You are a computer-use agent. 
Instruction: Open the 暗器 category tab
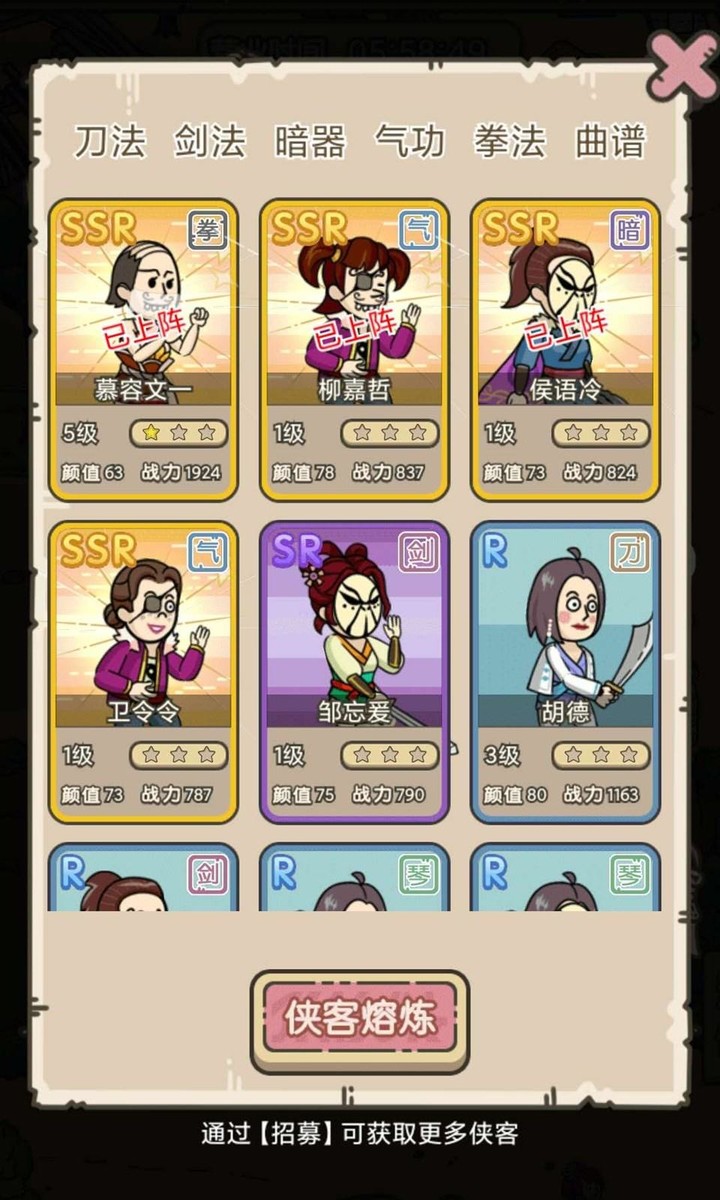click(x=310, y=141)
